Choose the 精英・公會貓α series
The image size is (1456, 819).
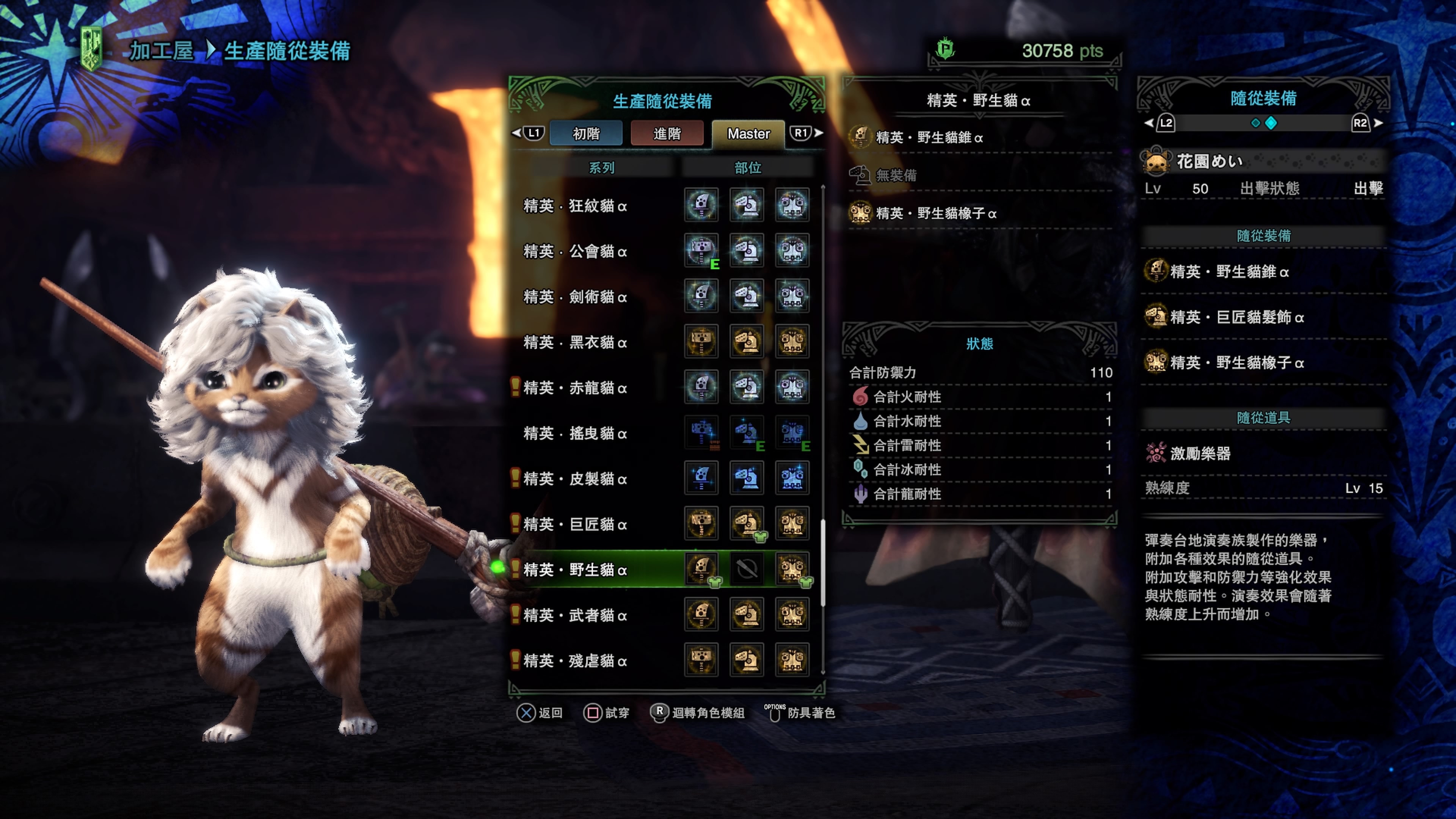(x=575, y=251)
